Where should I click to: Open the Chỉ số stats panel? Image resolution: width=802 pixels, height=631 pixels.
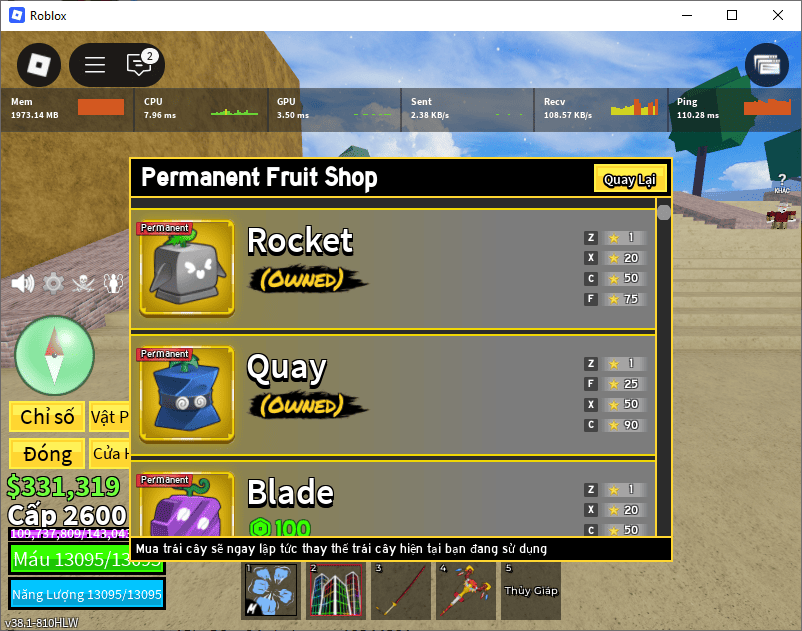pos(47,416)
